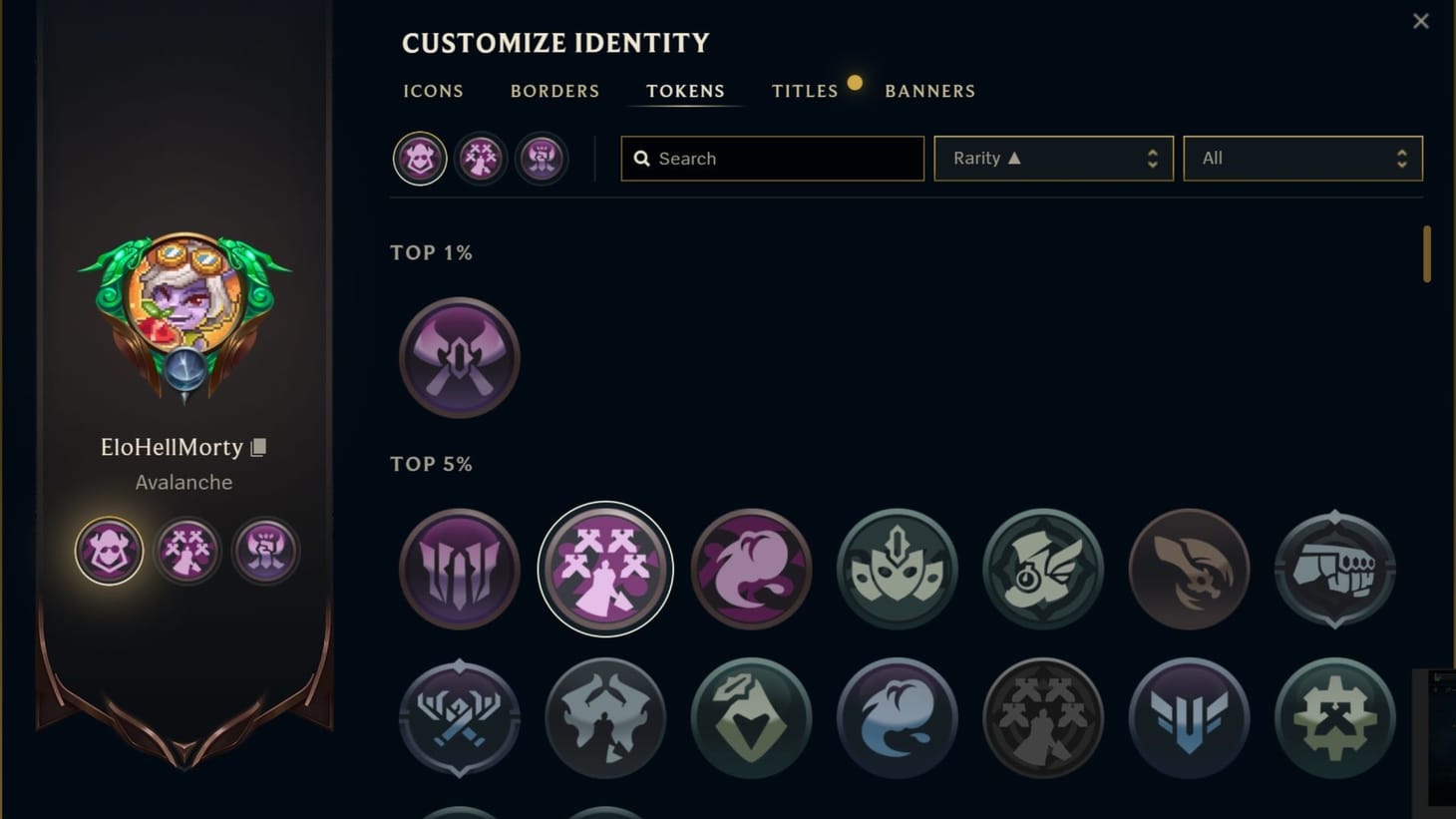Open the BORDERS tab

coord(554,91)
